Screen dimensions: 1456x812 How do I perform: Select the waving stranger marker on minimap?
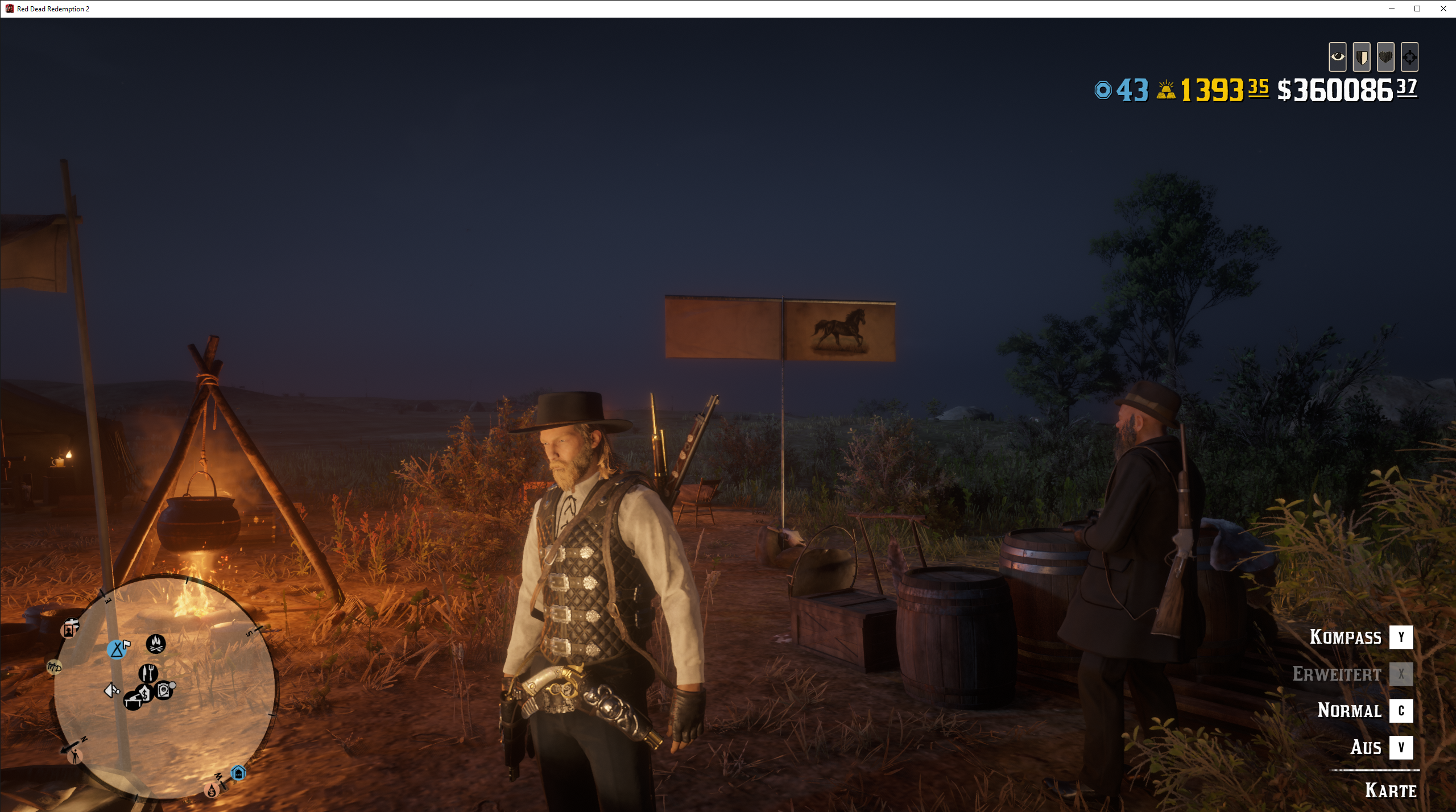point(75,756)
